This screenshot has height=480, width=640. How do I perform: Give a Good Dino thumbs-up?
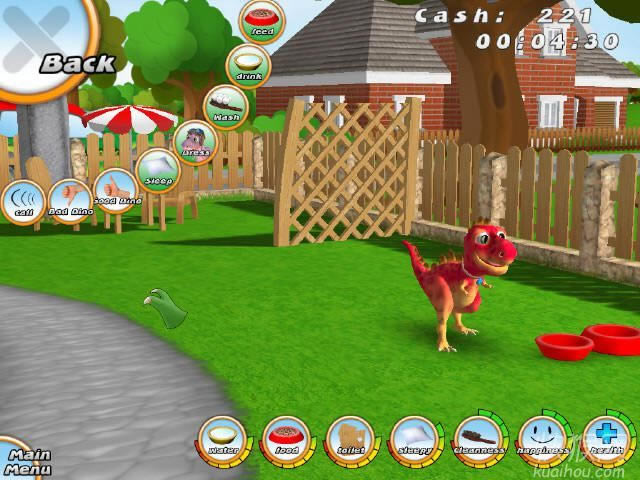(115, 190)
